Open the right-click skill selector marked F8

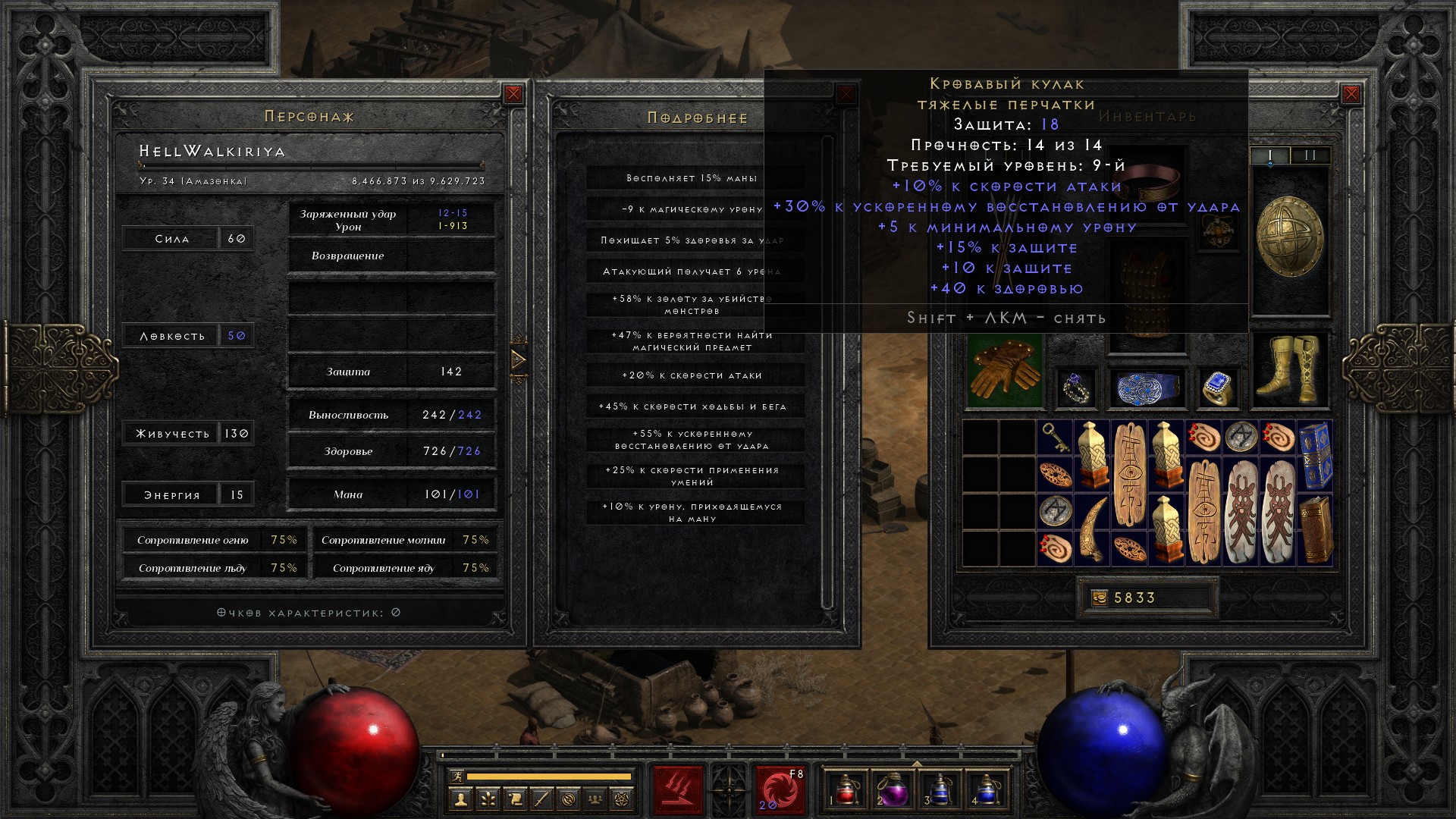[779, 790]
